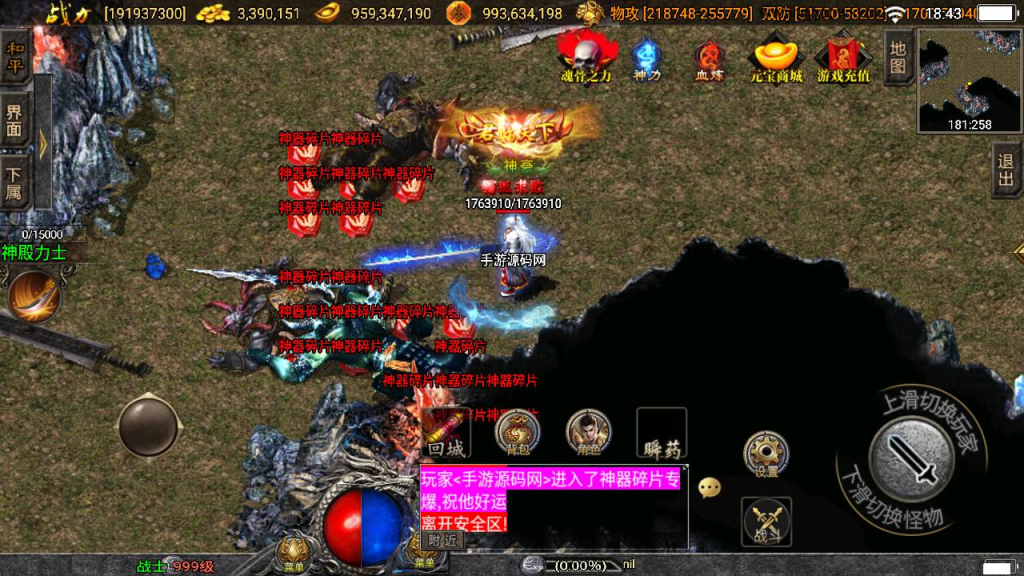Image resolution: width=1024 pixels, height=576 pixels.
Task: Open the 设置 gear settings
Action: pos(766,455)
